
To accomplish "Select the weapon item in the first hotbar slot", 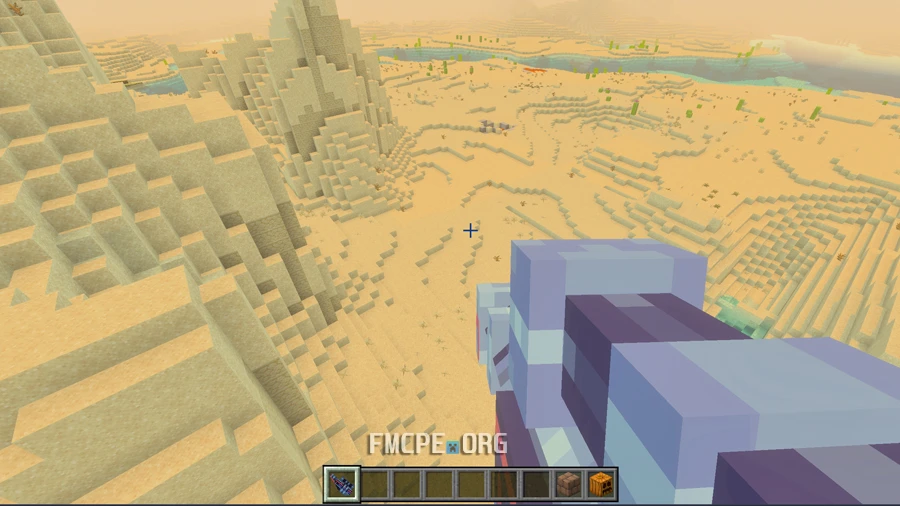I will (x=341, y=486).
